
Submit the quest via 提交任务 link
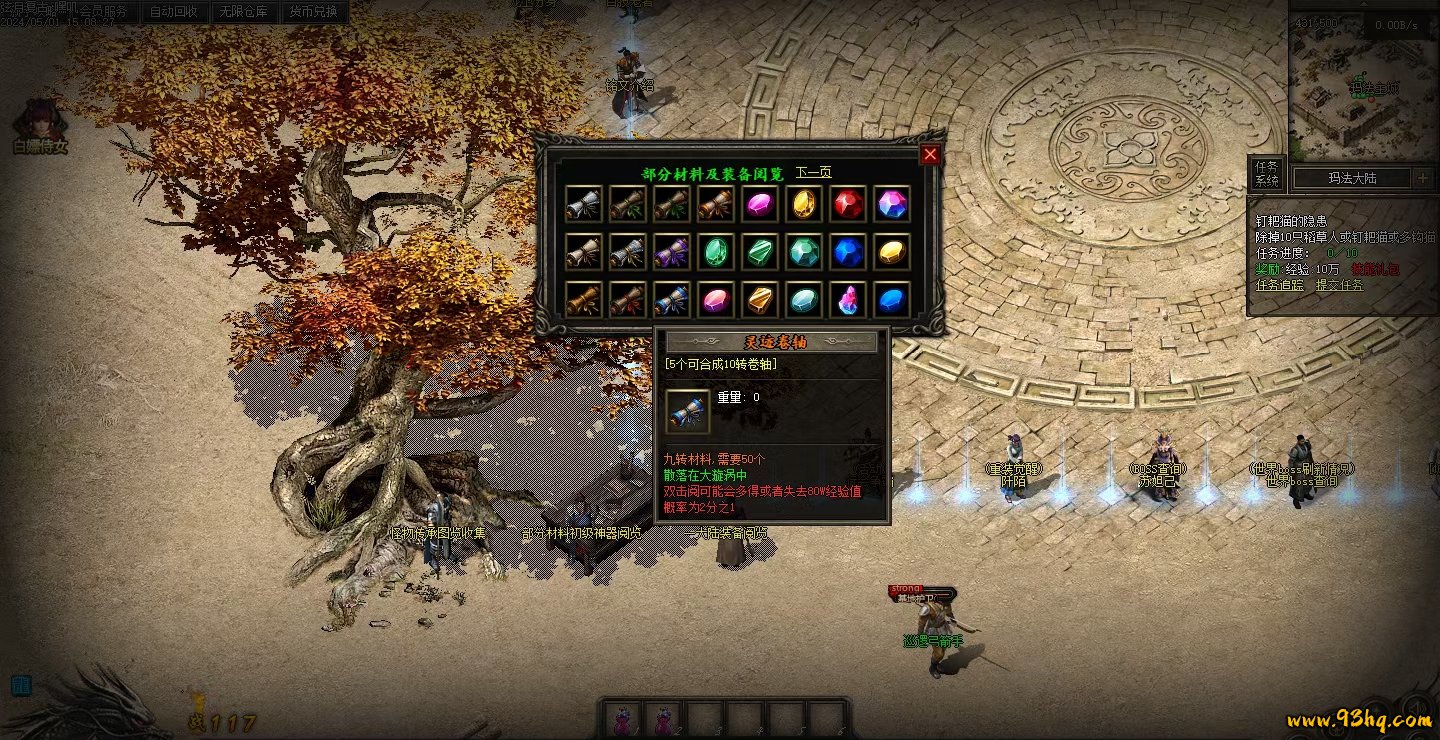(x=1338, y=285)
